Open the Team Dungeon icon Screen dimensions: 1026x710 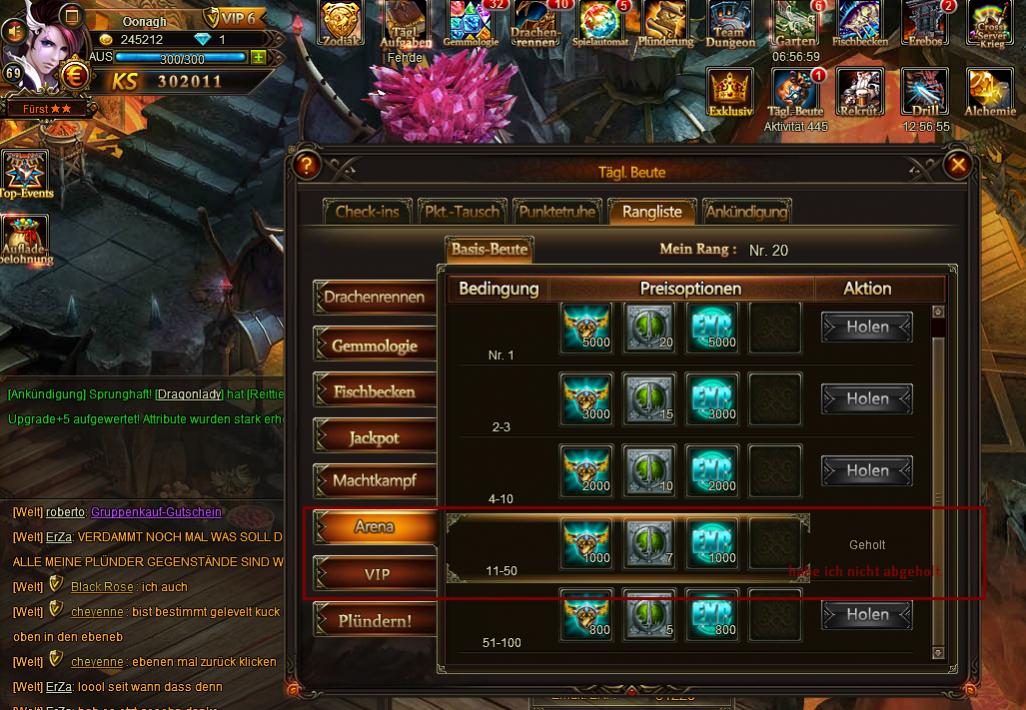click(731, 25)
